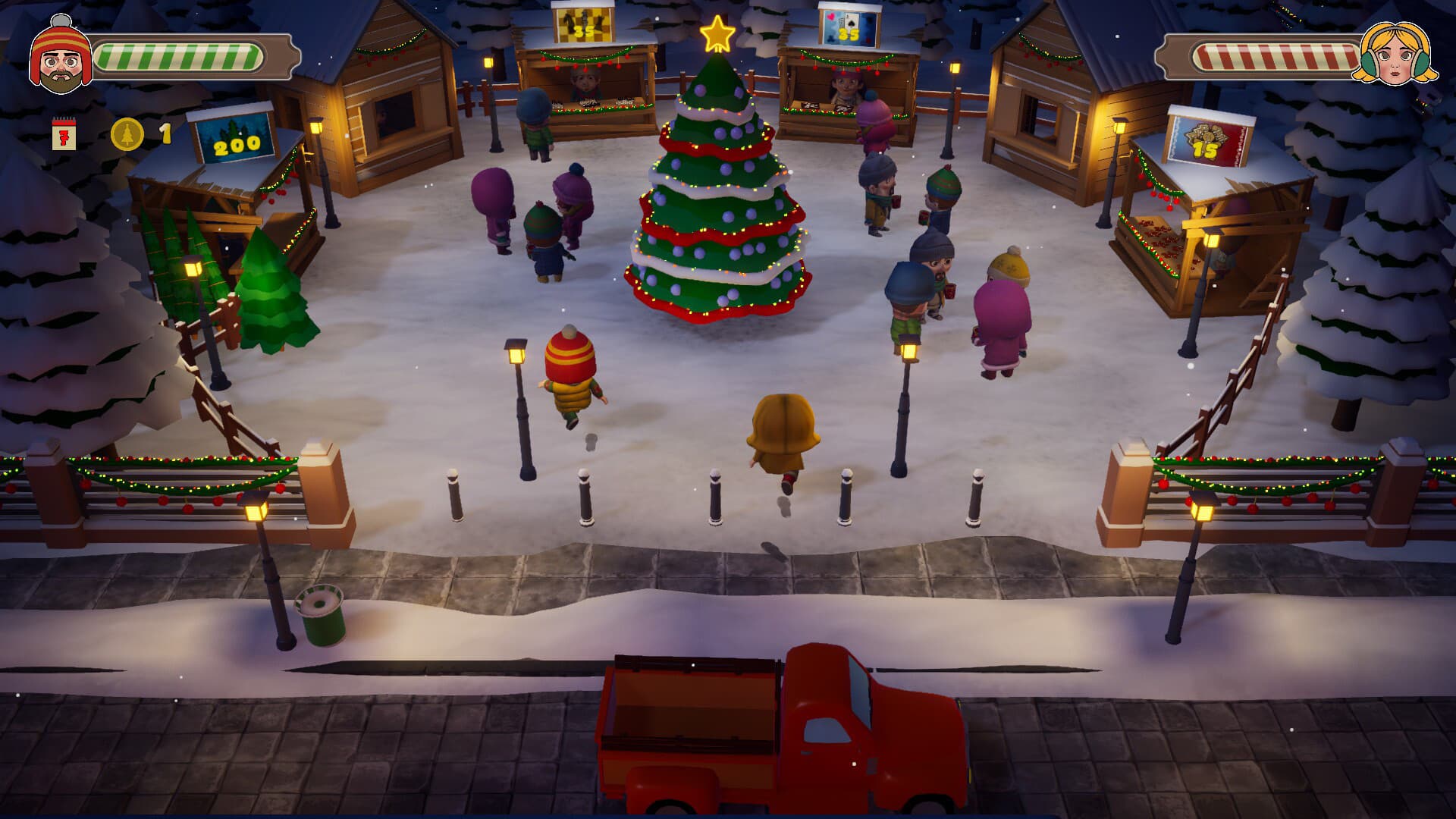This screenshot has height=819, width=1456.
Task: Select the bearded man's avatar portrait
Action: [x=61, y=53]
